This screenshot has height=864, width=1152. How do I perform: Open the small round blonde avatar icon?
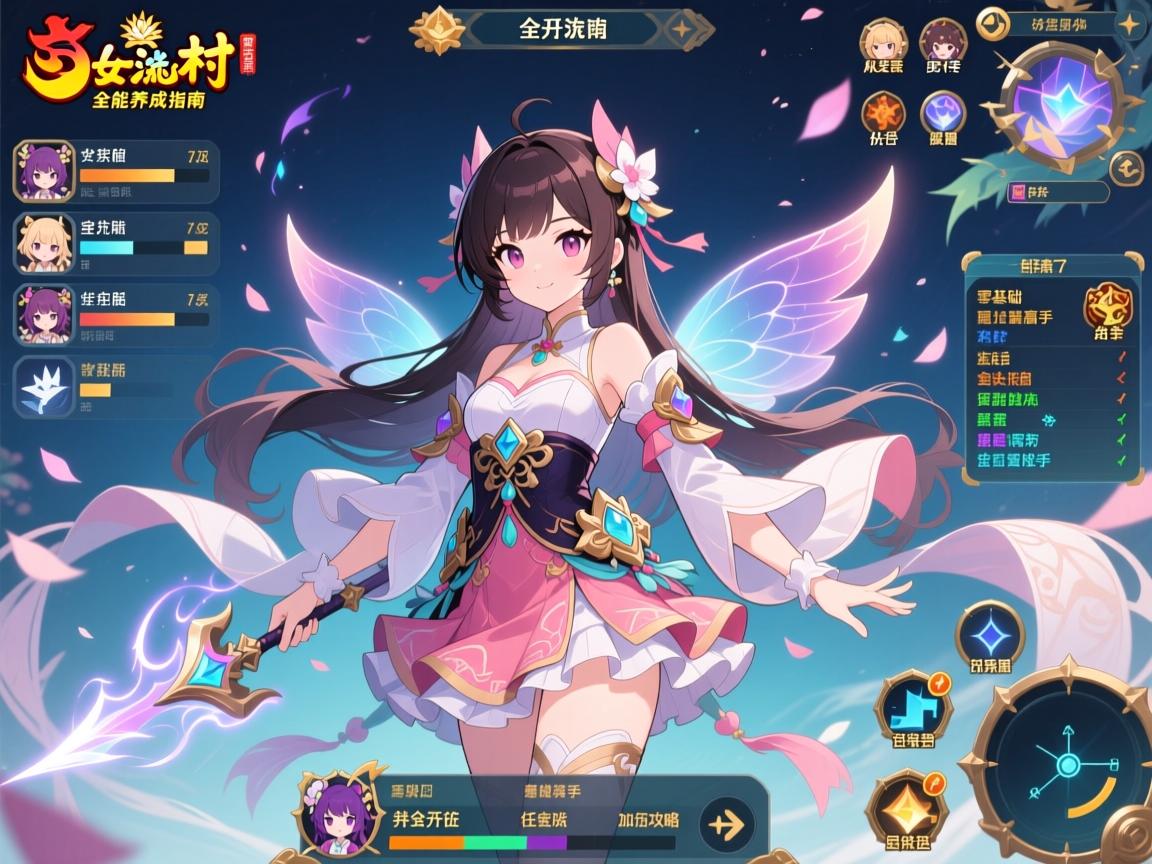(883, 41)
